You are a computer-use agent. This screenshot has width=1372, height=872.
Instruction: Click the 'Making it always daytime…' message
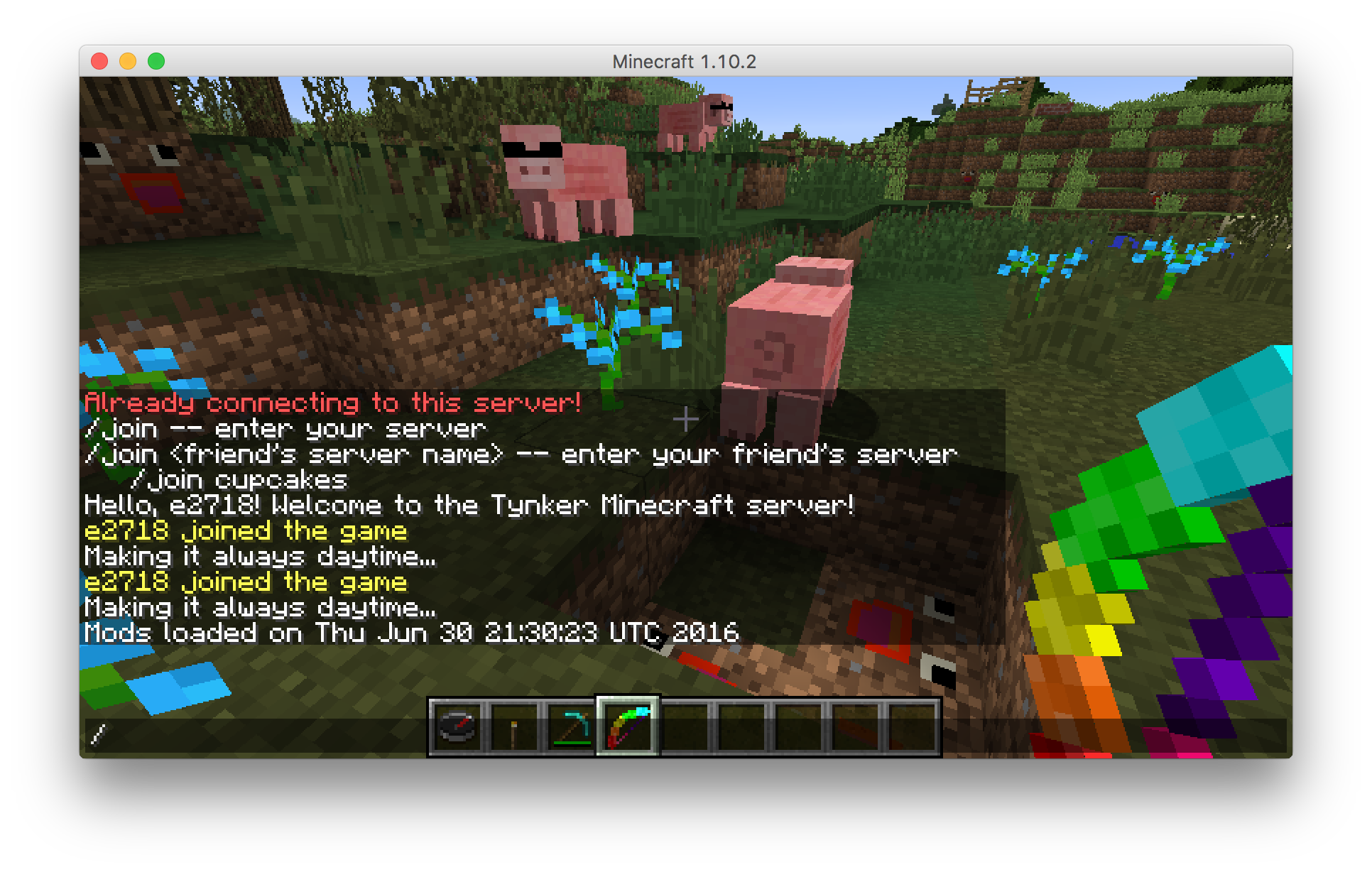coord(259,557)
